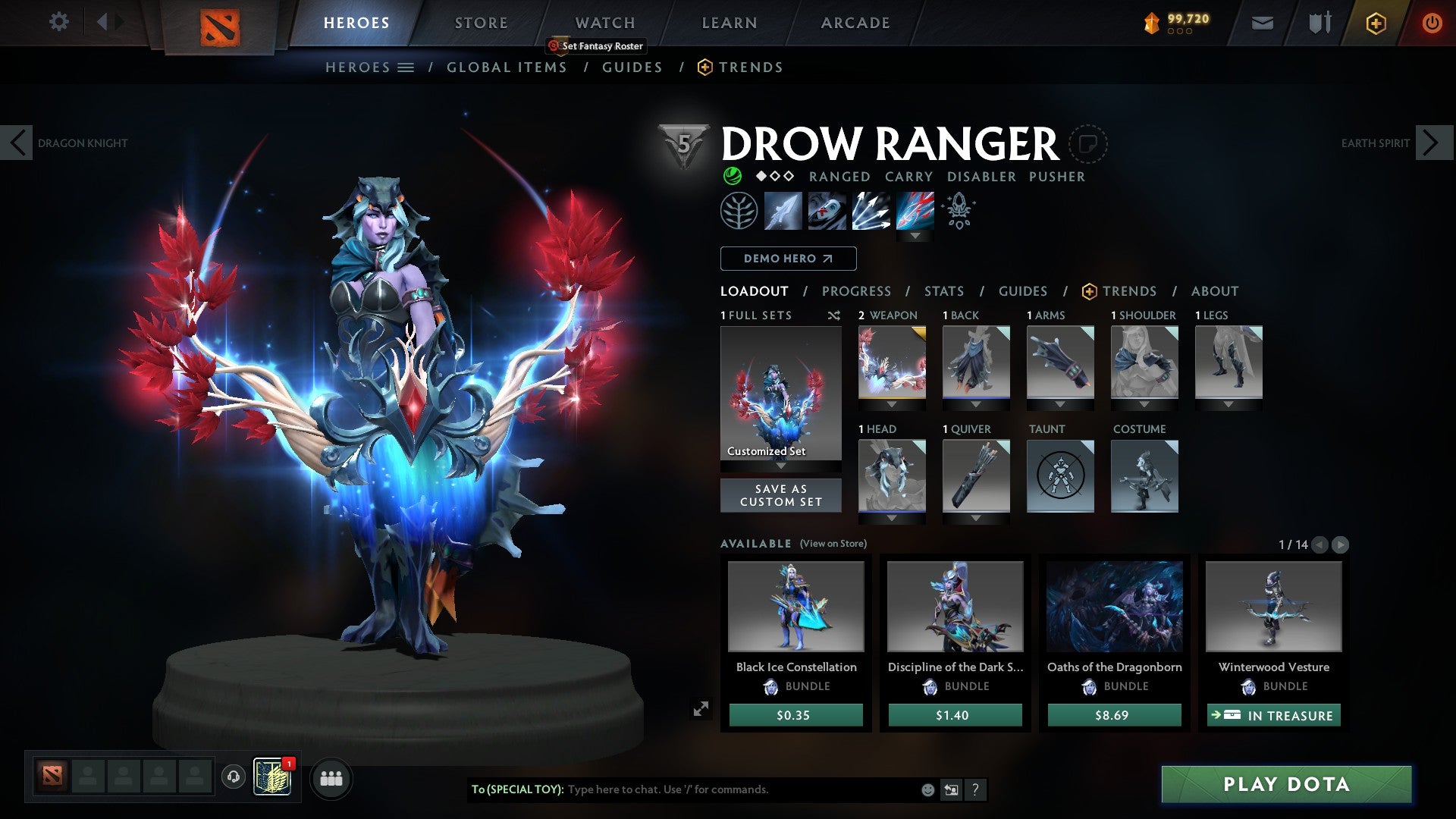Image resolution: width=1456 pixels, height=819 pixels.
Task: Expand the Weapon slot dropdown arrow
Action: (x=892, y=406)
